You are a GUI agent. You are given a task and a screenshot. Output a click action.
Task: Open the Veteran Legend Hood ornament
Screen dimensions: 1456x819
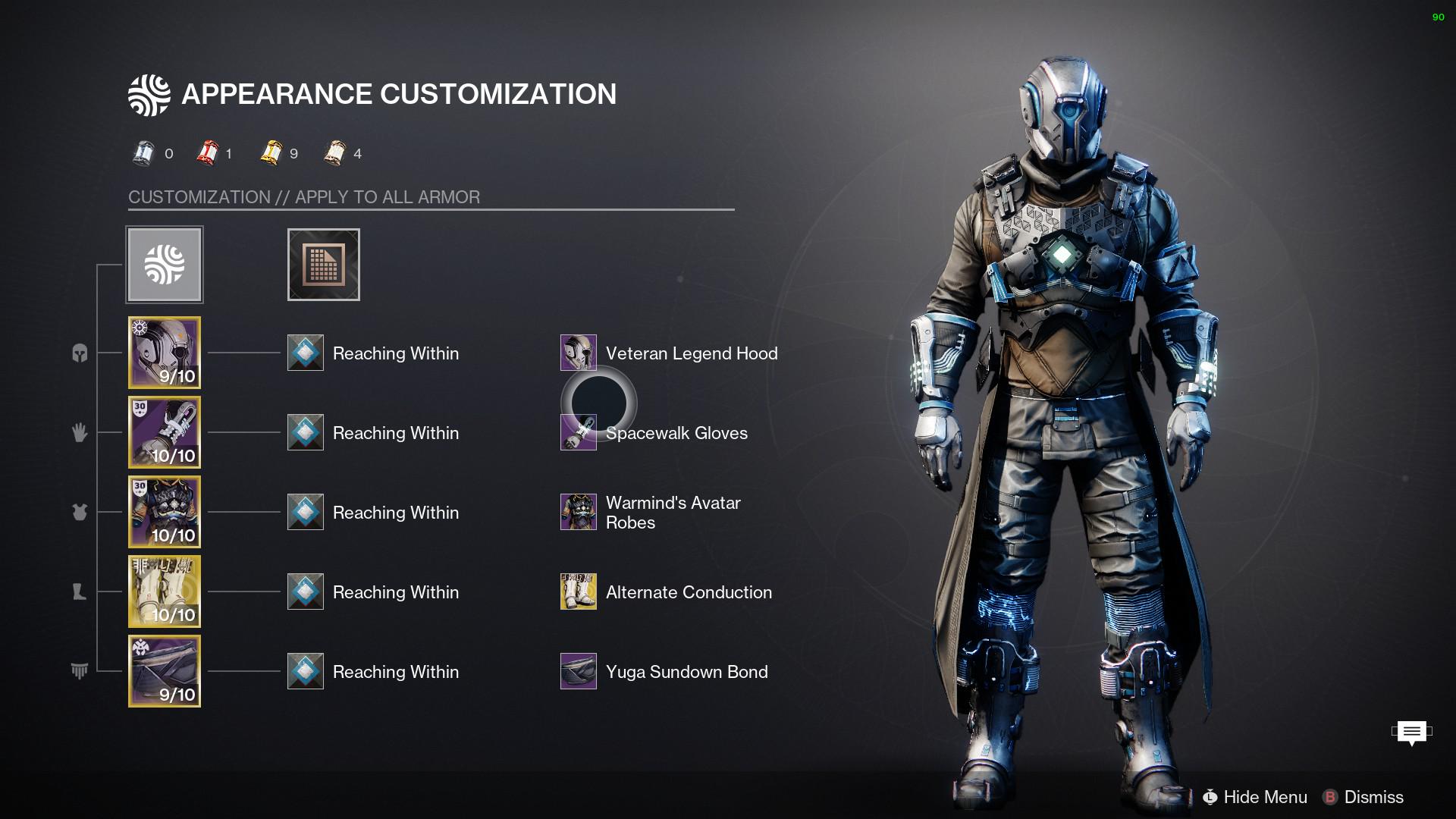579,353
